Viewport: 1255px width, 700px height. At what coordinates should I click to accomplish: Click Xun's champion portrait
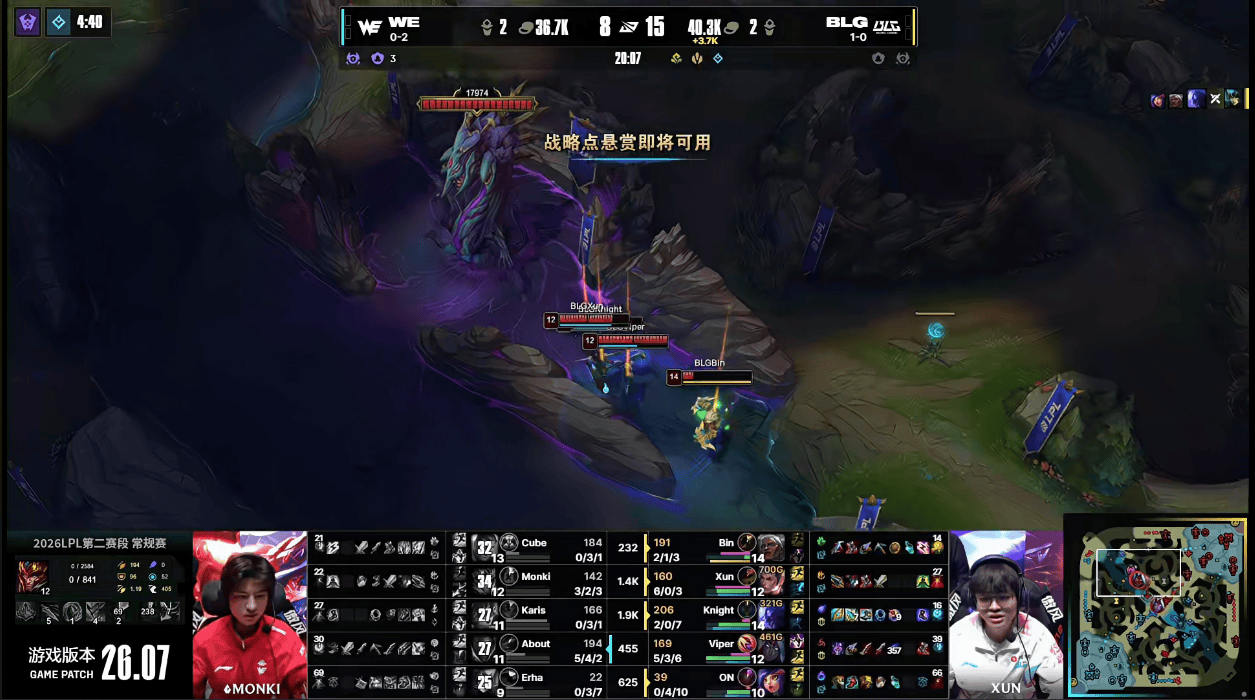pyautogui.click(x=769, y=581)
